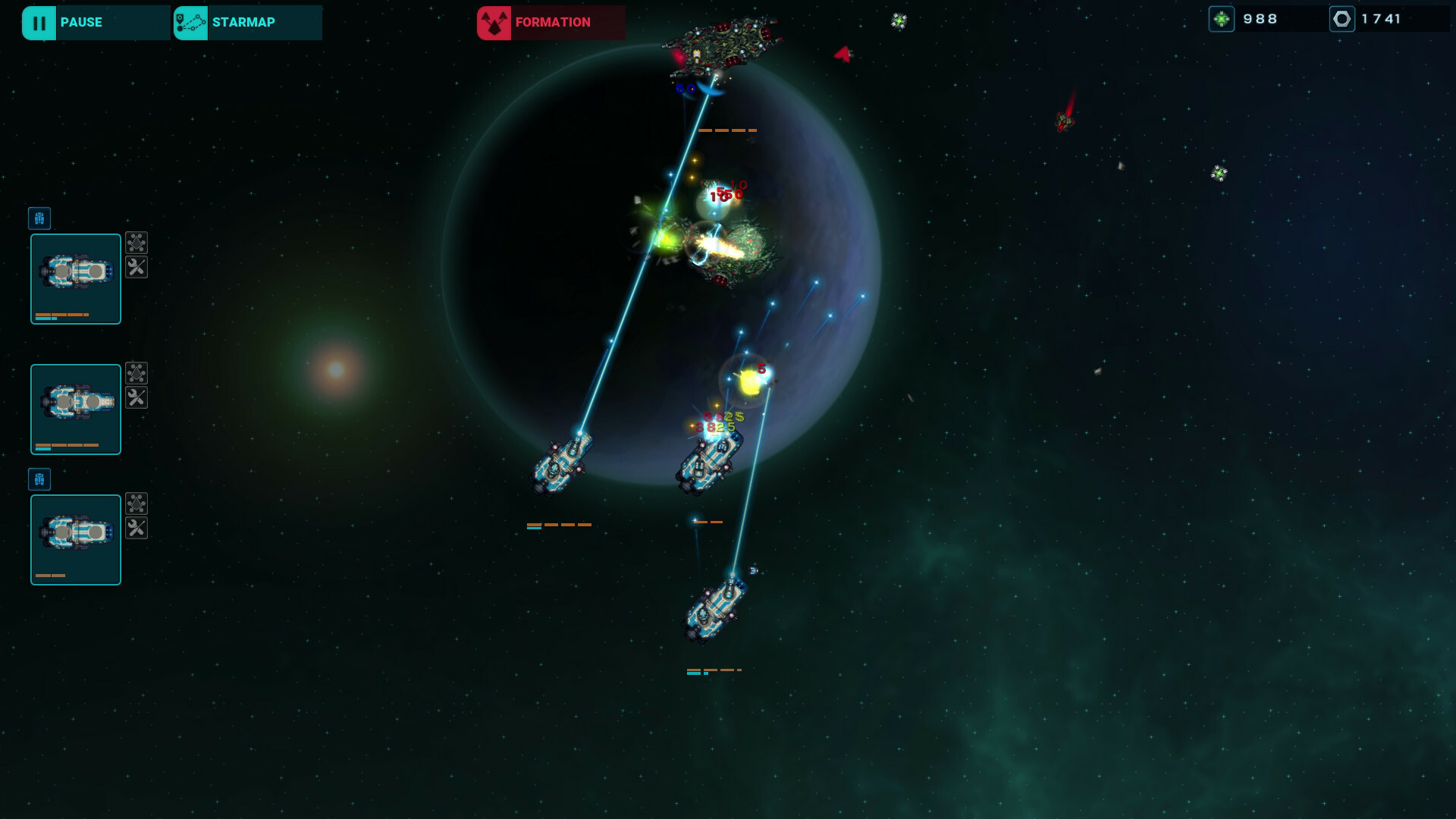This screenshot has height=819, width=1456.
Task: Select the weapons icon beside the first ship
Action: click(x=137, y=243)
